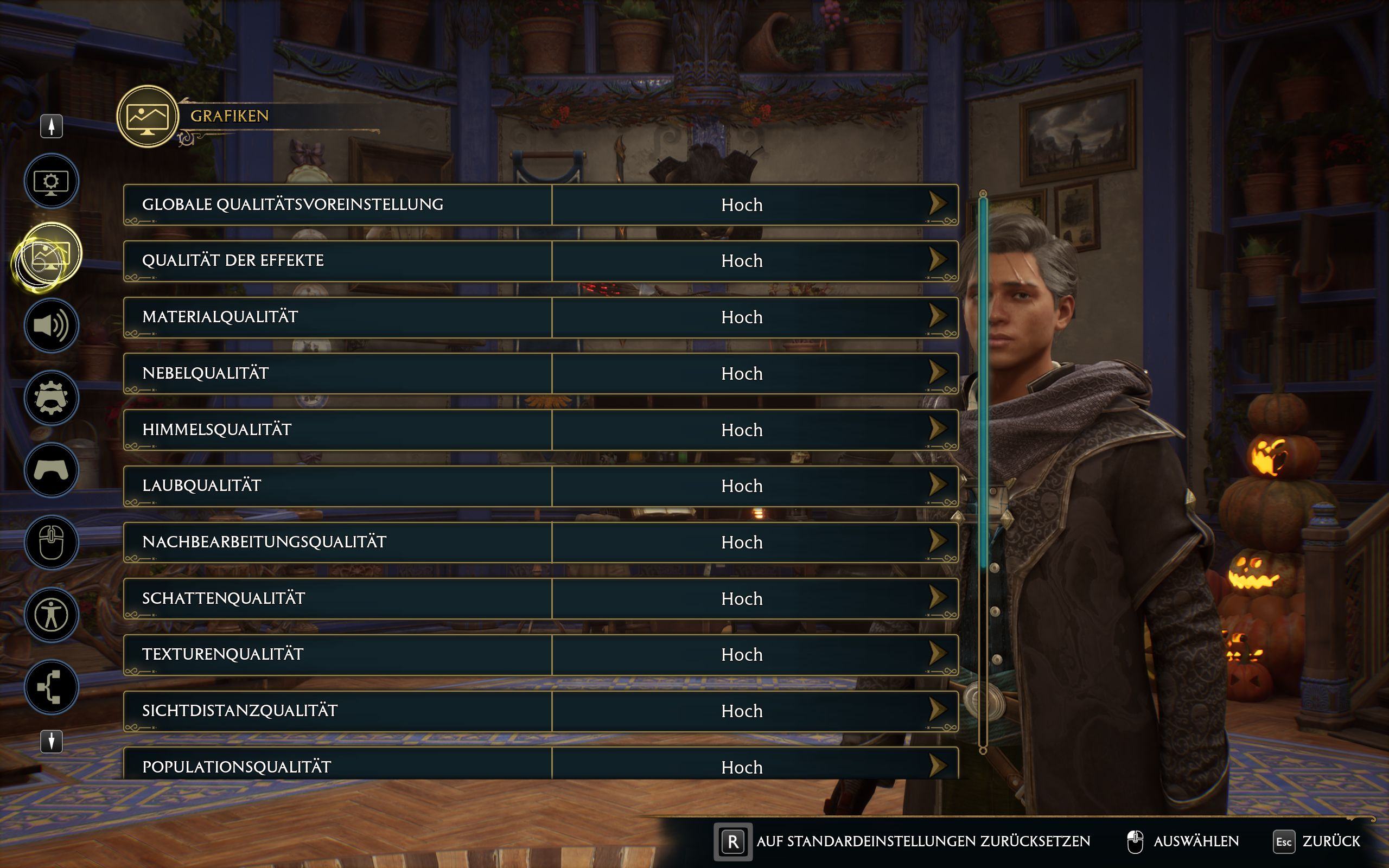The height and width of the screenshot is (868, 1389).
Task: Open the gameplay settings gear tab
Action: (x=51, y=398)
